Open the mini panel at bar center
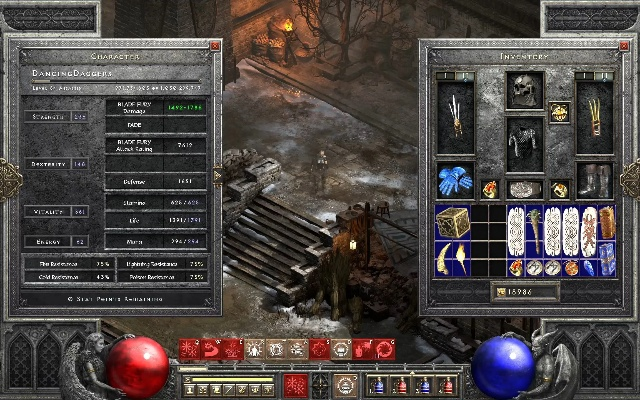Screen dimensions: 640x400 click(320, 382)
